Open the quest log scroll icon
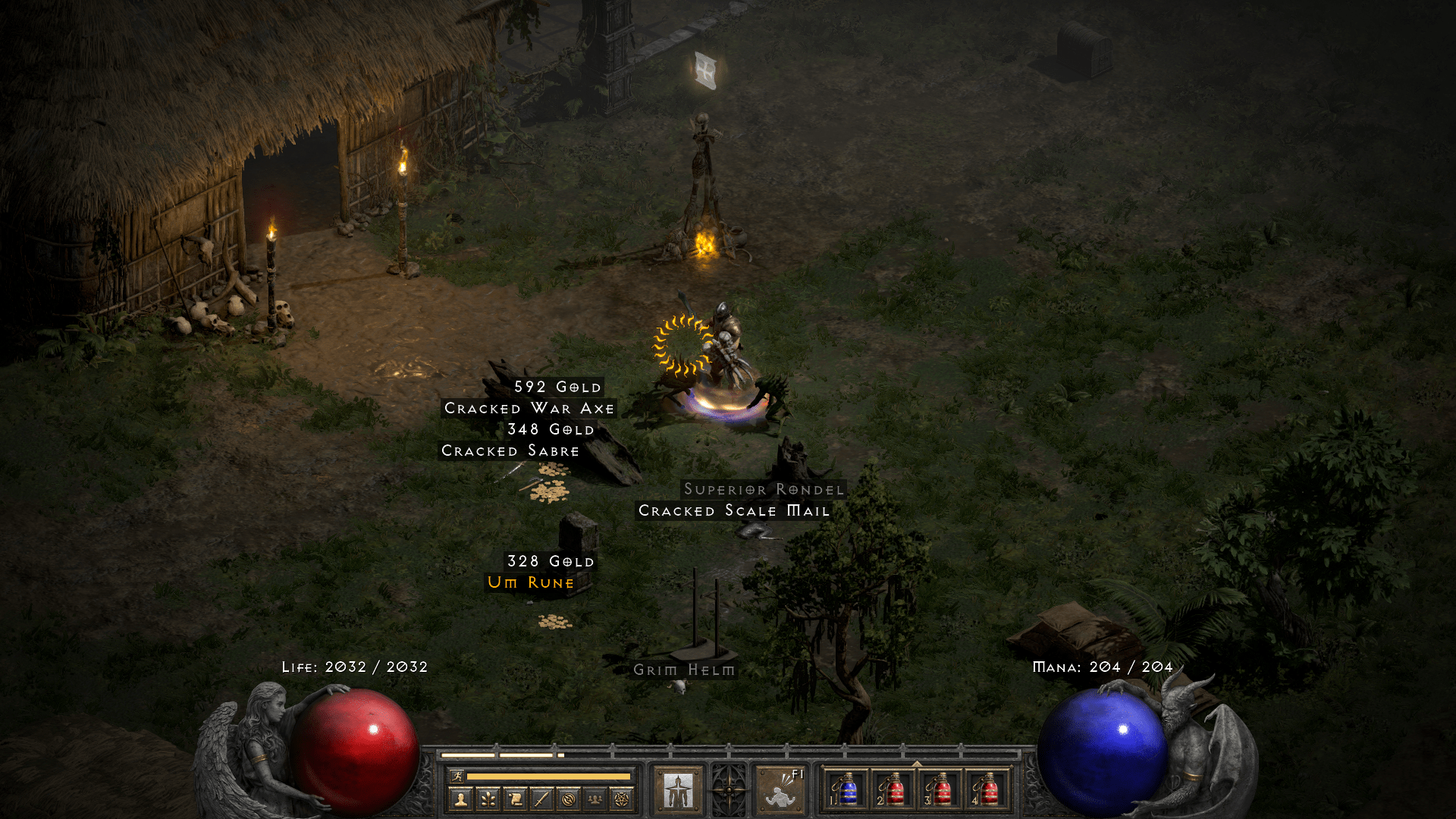 point(513,798)
